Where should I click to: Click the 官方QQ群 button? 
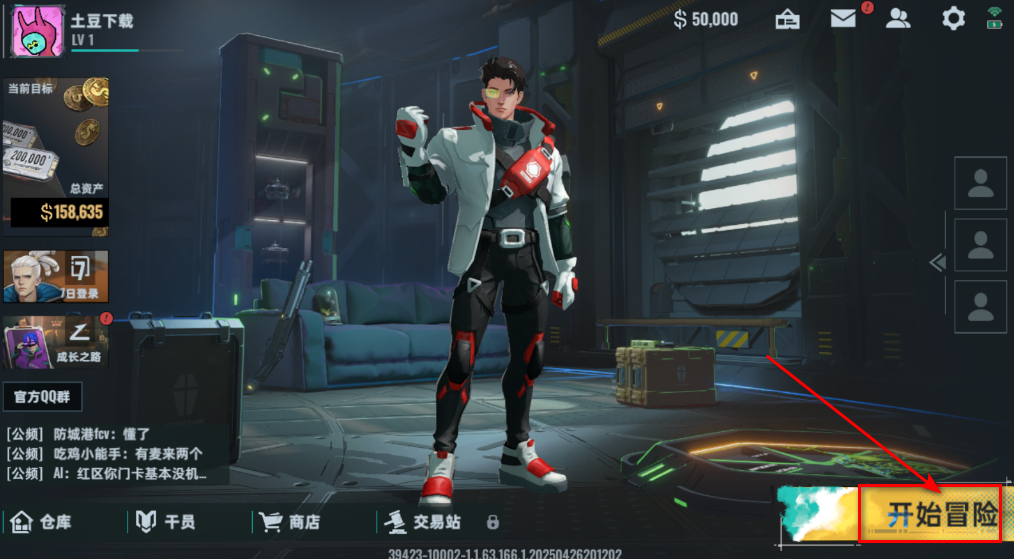(42, 396)
